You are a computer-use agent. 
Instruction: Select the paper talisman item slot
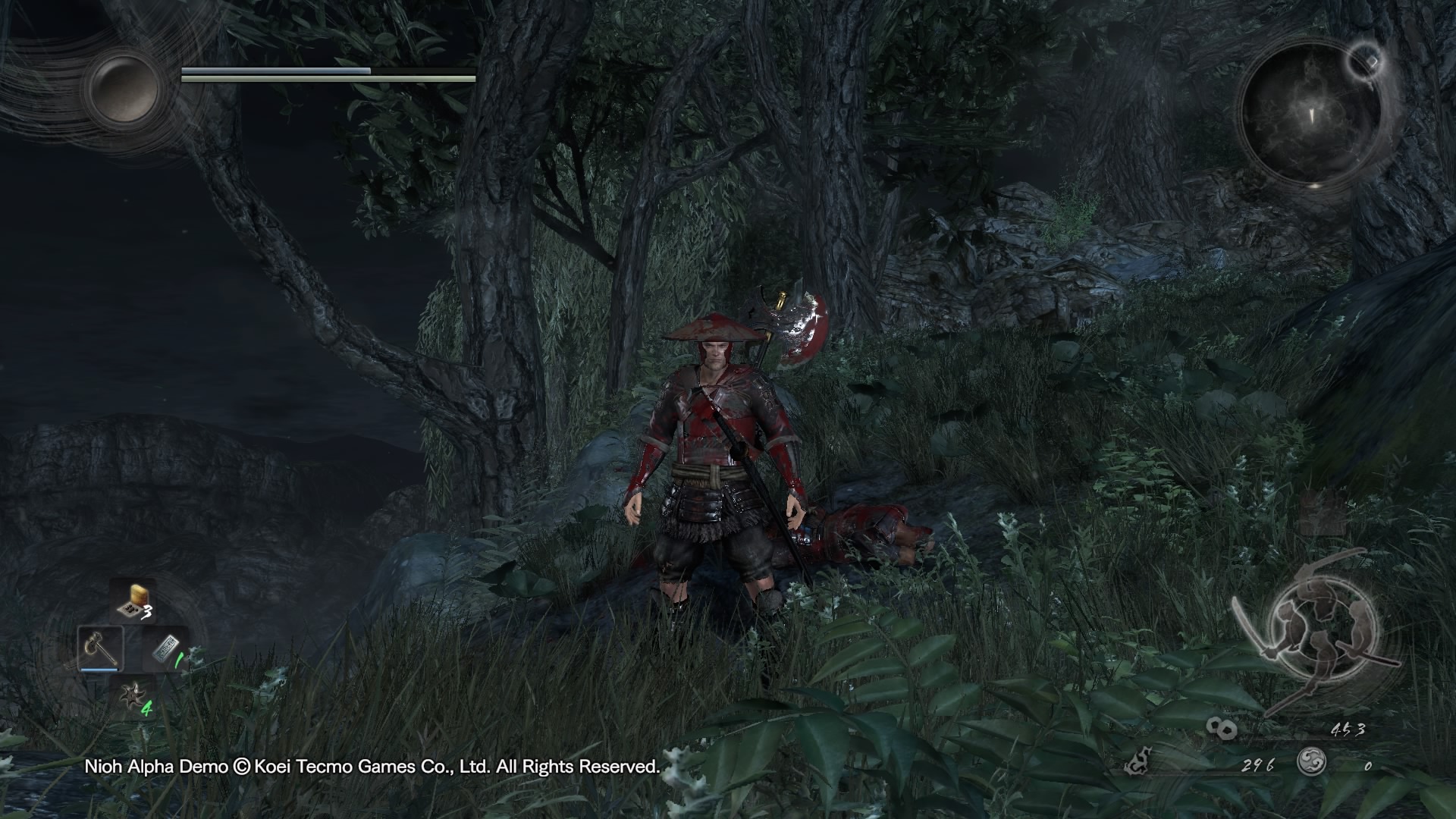pyautogui.click(x=166, y=649)
